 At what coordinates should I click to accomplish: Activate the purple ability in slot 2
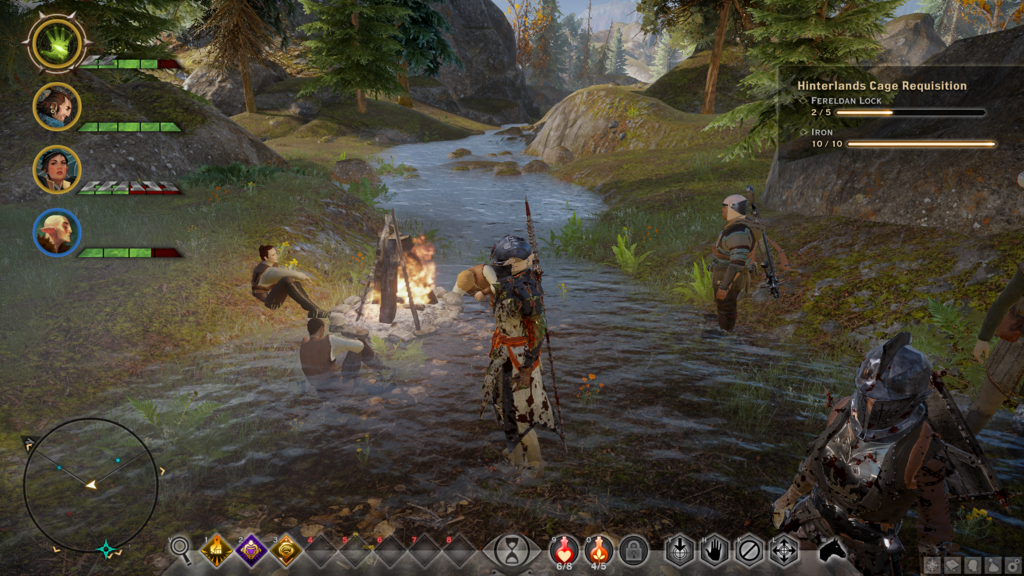251,549
